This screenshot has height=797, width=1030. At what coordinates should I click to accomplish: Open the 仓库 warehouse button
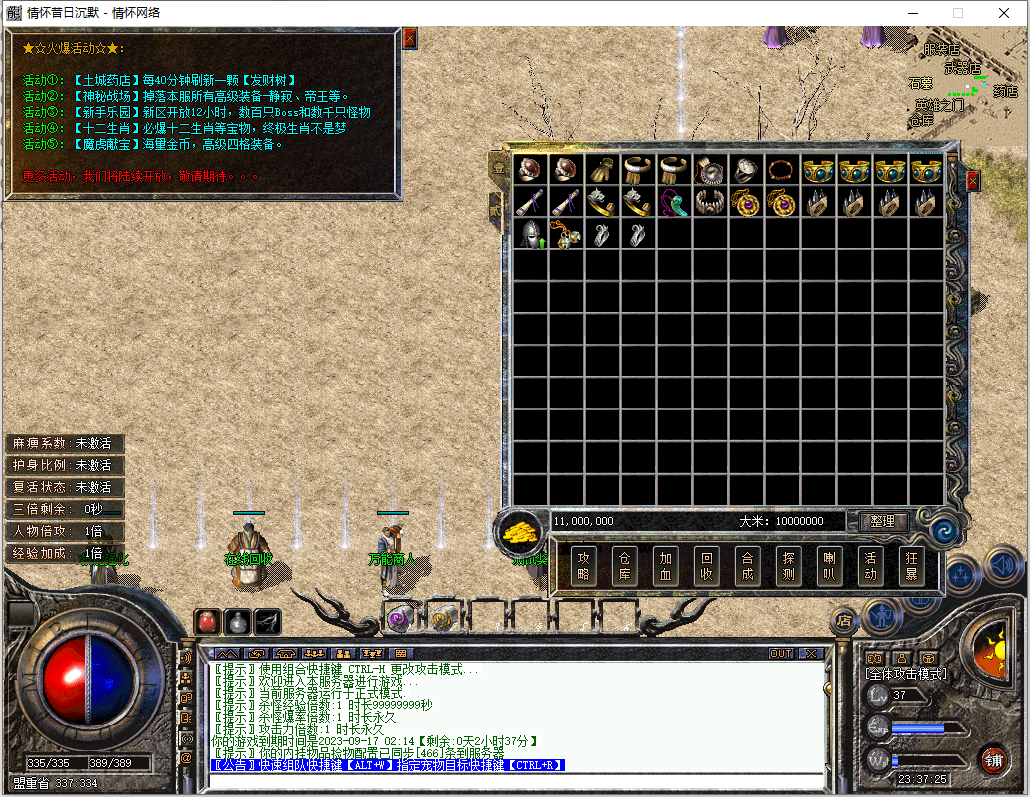tap(625, 566)
